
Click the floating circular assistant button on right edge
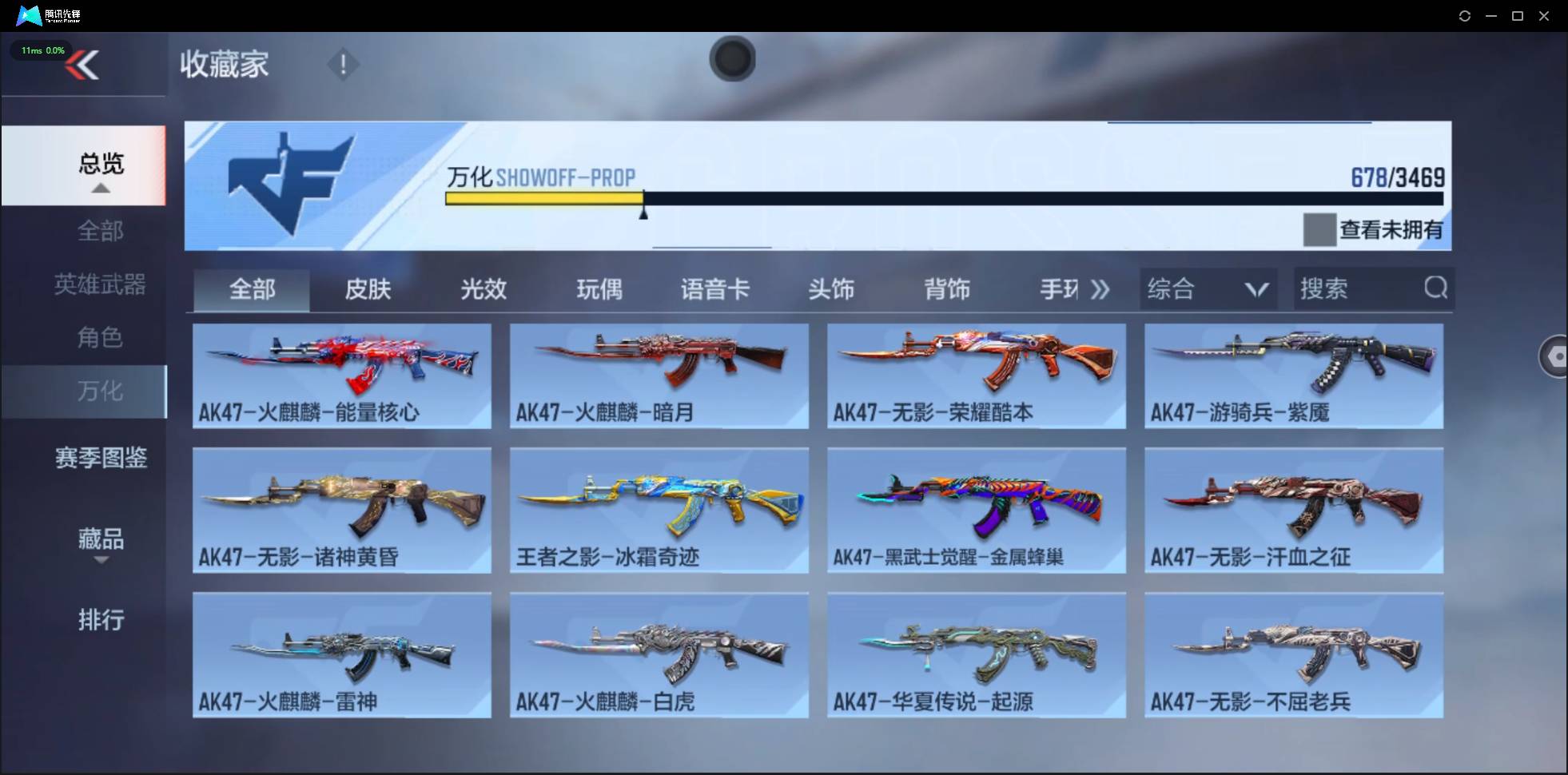pyautogui.click(x=1555, y=356)
